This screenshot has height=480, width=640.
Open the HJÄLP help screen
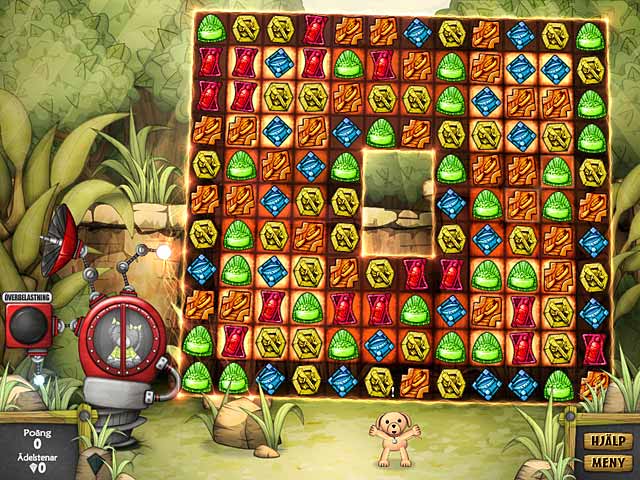(x=607, y=440)
